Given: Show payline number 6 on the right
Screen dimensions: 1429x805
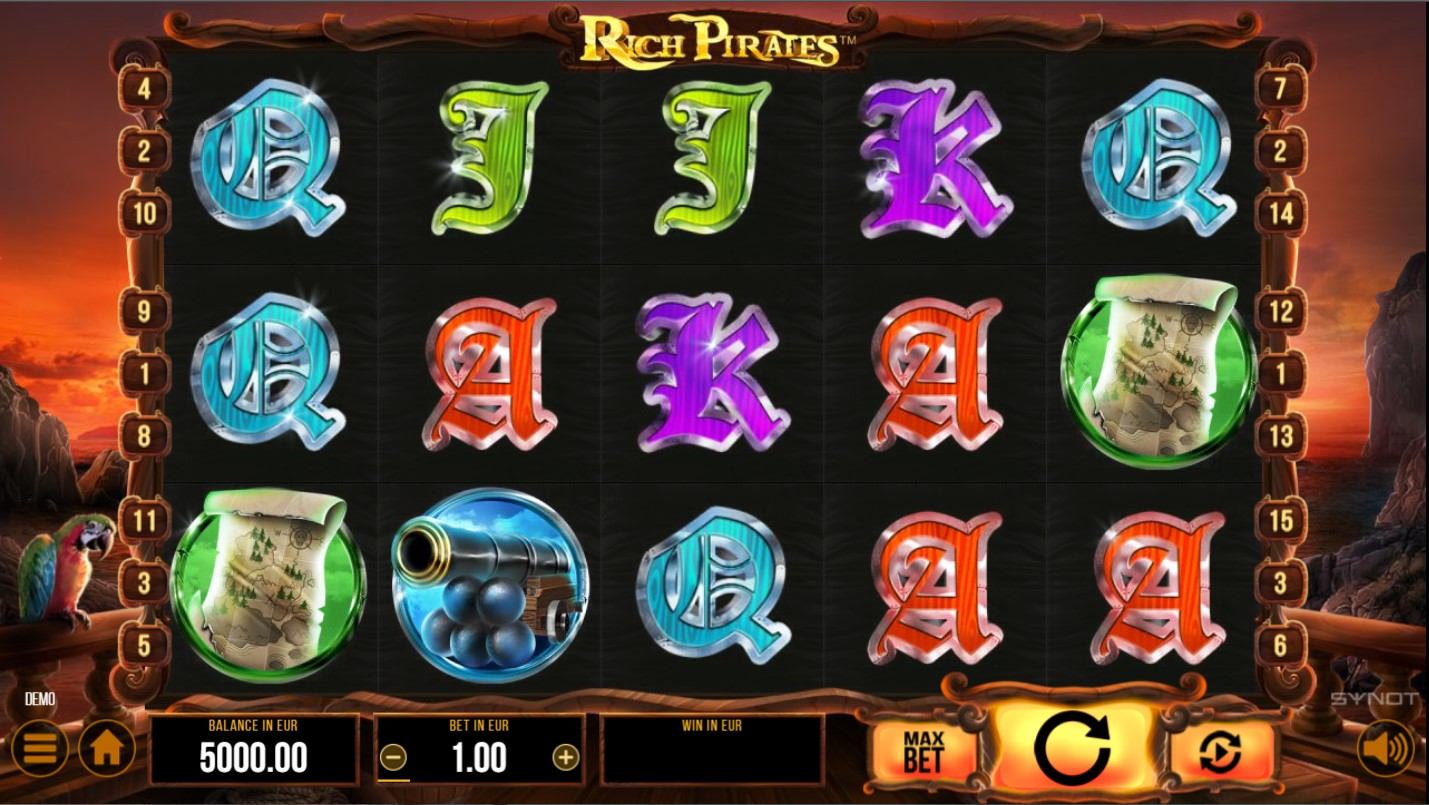Looking at the screenshot, I should 1280,645.
